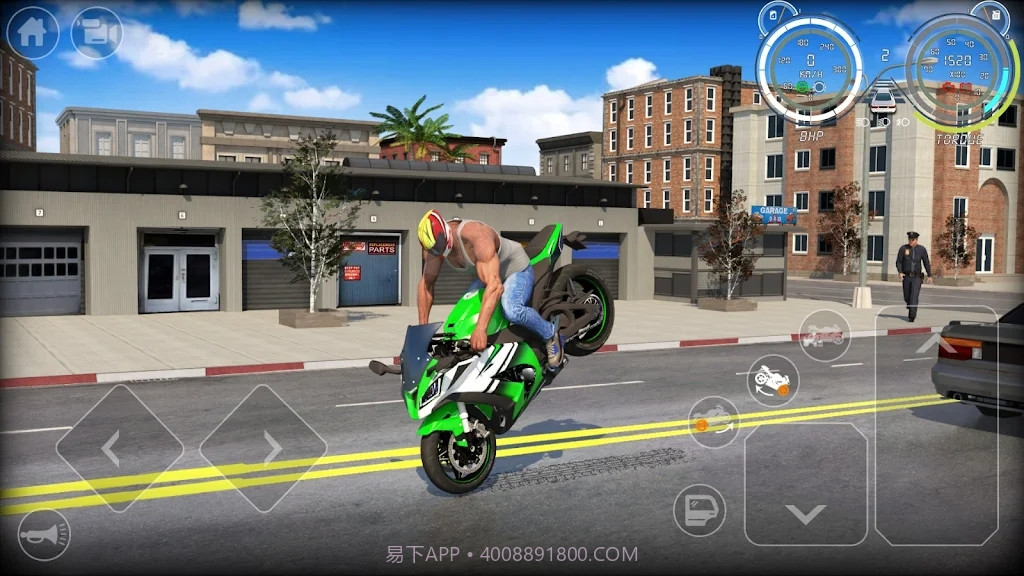Steer right with the right arrow
This screenshot has width=1024, height=576.
pos(264,449)
